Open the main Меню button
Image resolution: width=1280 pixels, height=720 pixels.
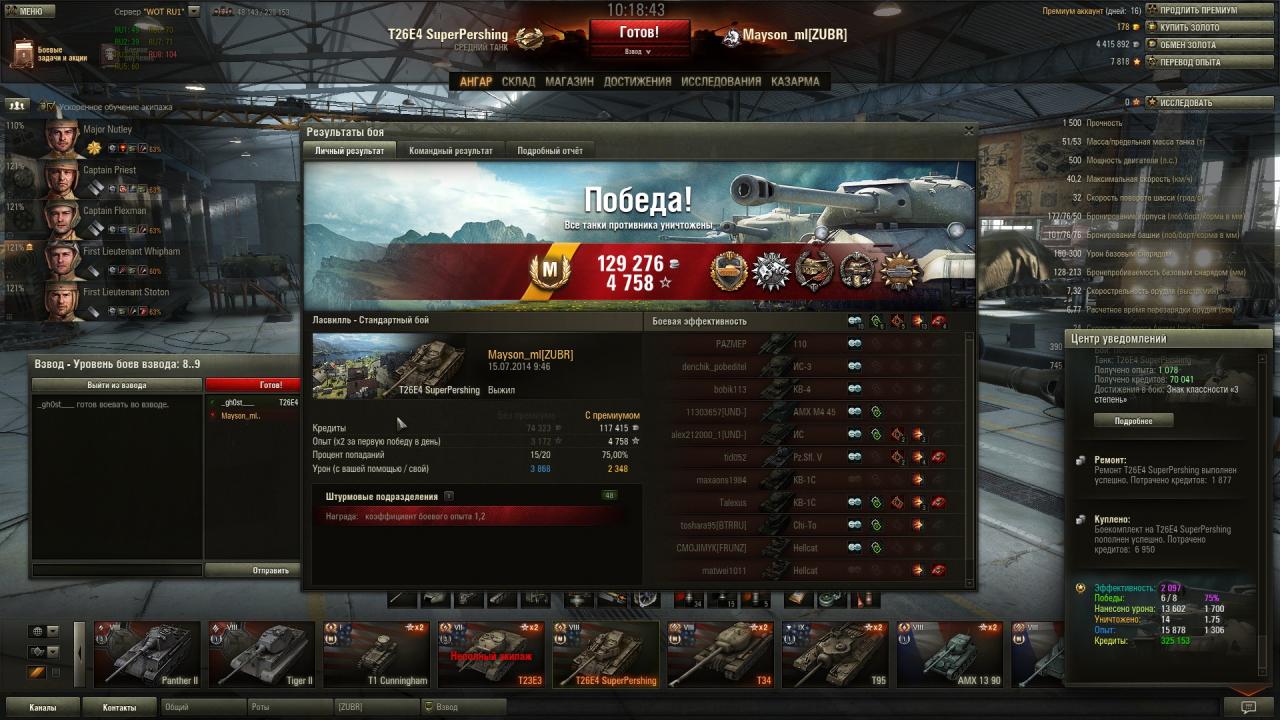coord(30,11)
